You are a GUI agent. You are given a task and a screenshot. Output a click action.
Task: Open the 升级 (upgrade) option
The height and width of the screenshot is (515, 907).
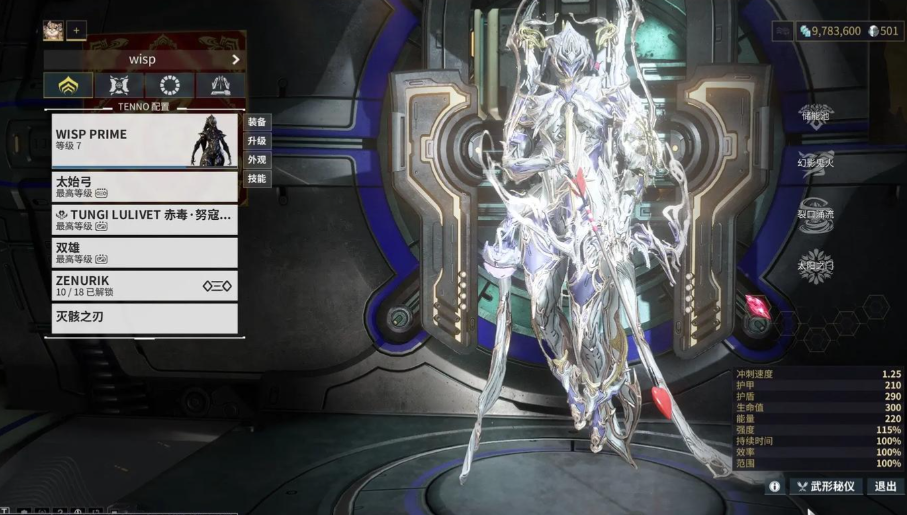[257, 141]
